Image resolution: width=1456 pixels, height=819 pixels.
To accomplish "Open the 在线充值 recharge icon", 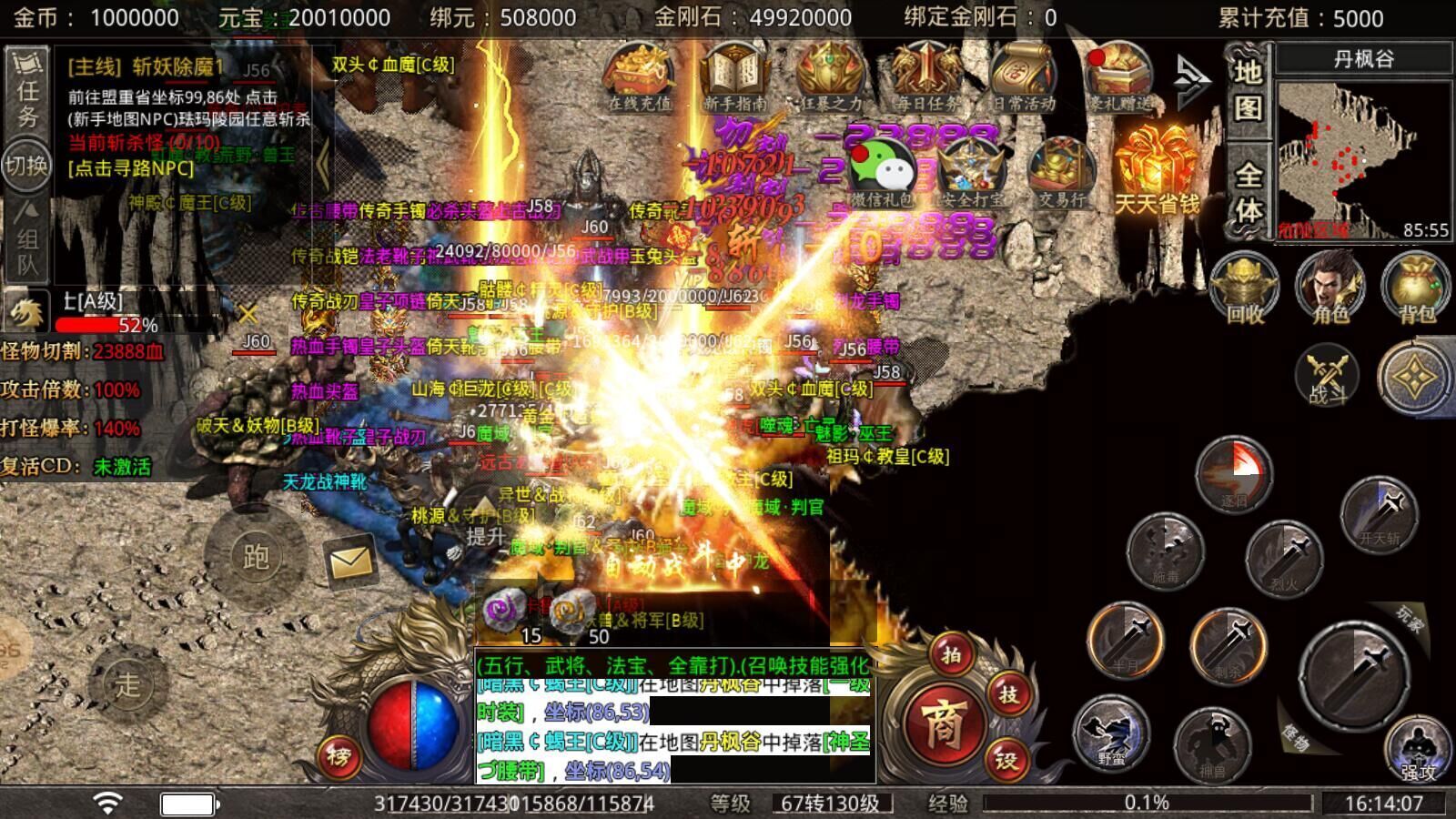I will click(639, 78).
